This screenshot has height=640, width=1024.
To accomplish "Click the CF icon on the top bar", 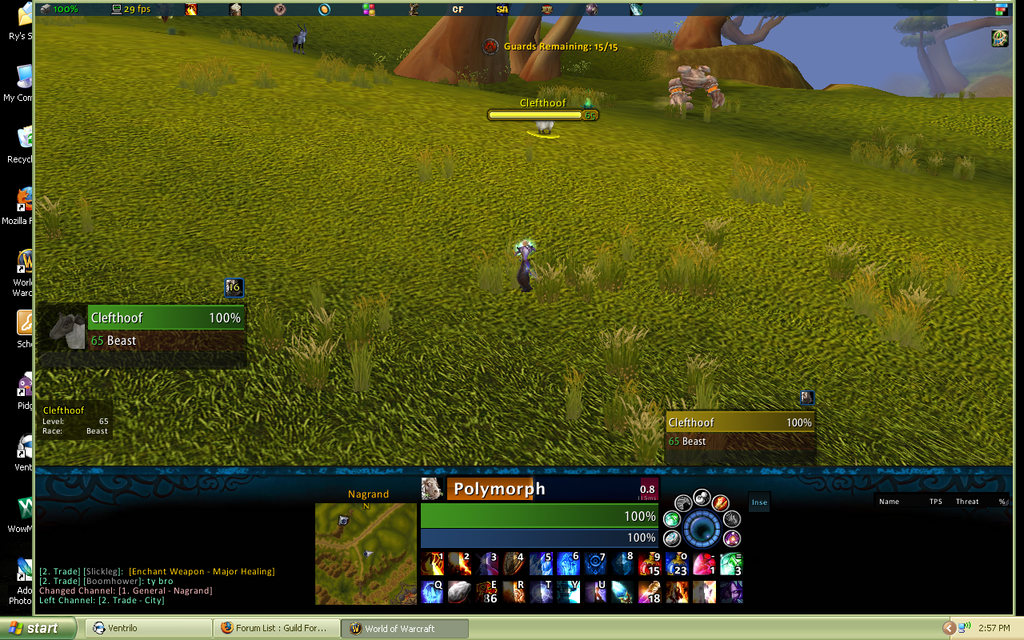I will pos(458,9).
